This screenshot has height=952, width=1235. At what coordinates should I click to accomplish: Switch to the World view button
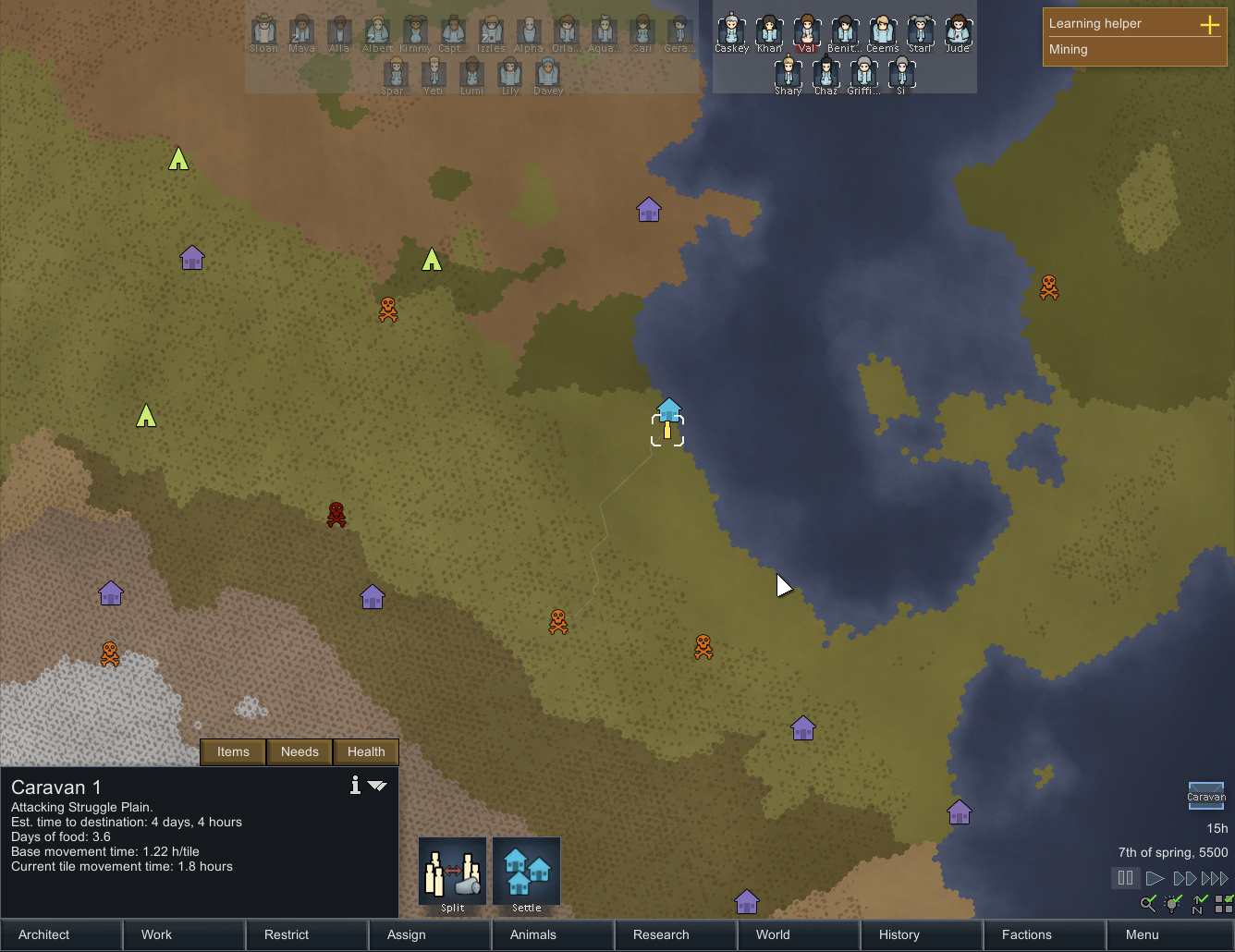coord(799,934)
